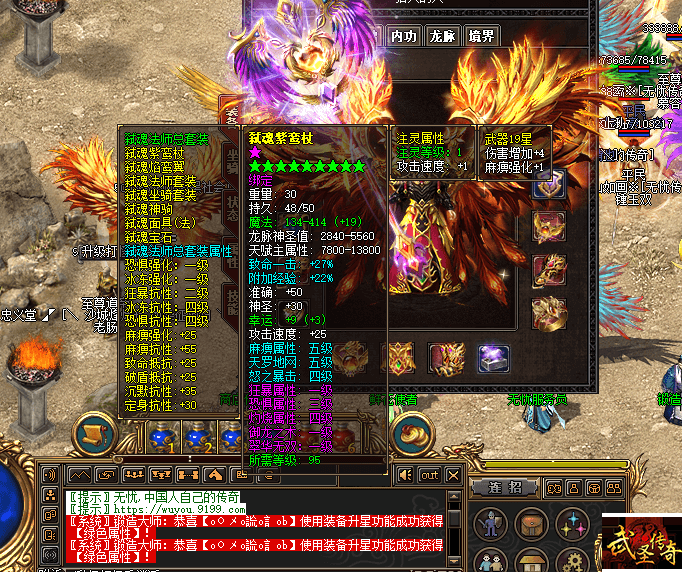Toggle the speaker sound icon
Screen dimensions: 682x572
point(405,474)
